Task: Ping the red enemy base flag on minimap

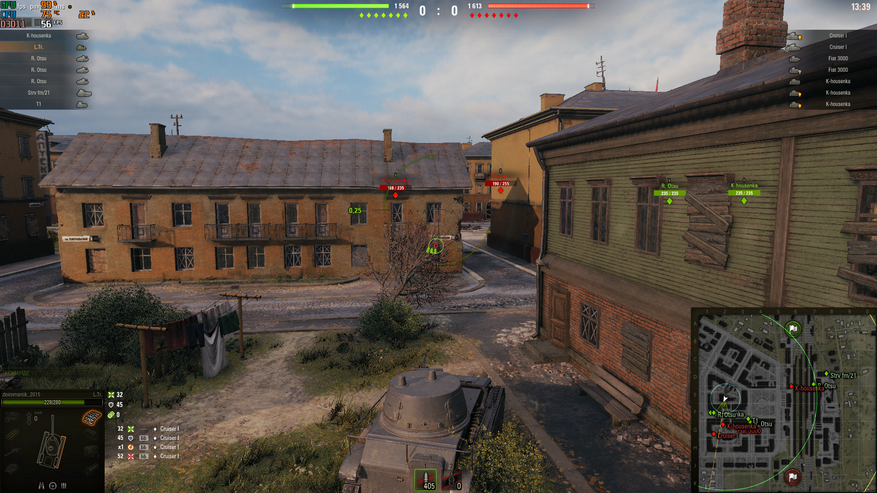Action: click(792, 475)
